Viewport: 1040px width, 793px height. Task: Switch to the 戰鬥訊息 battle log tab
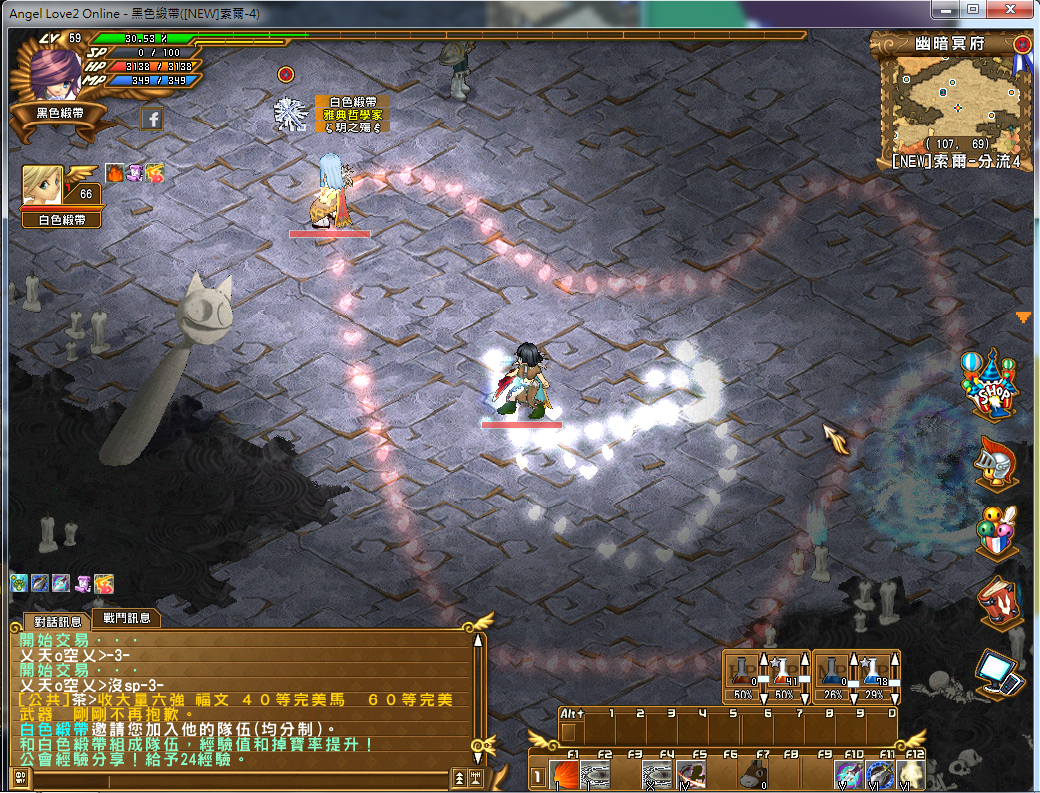tap(126, 619)
